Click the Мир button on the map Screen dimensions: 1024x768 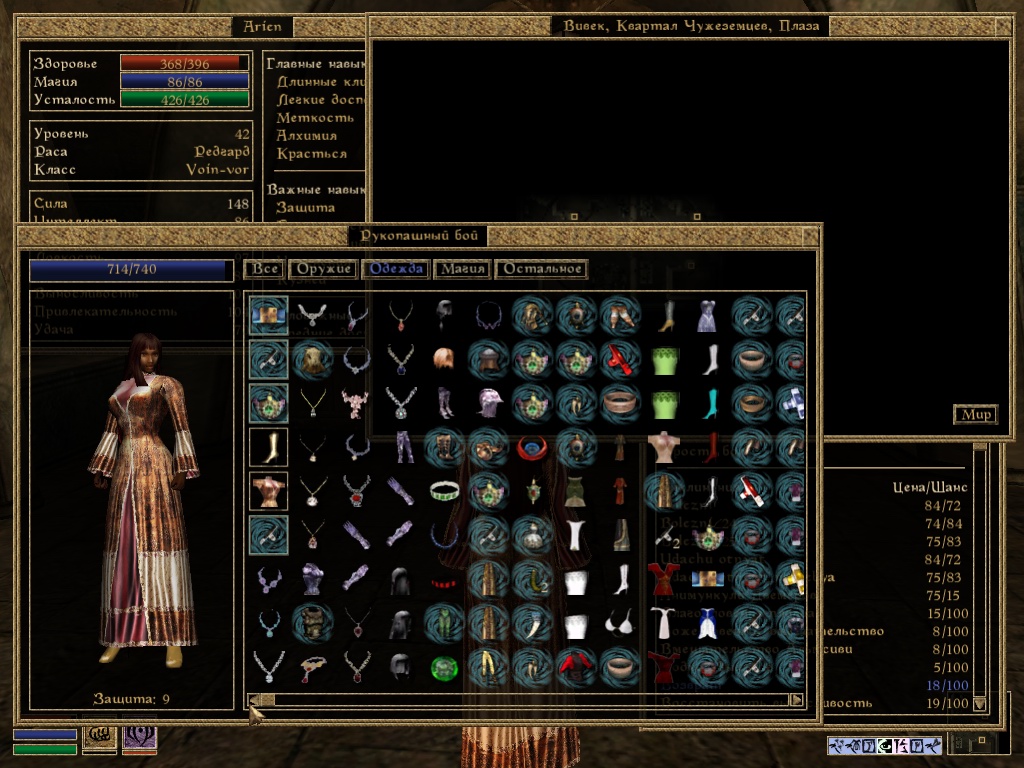point(975,414)
